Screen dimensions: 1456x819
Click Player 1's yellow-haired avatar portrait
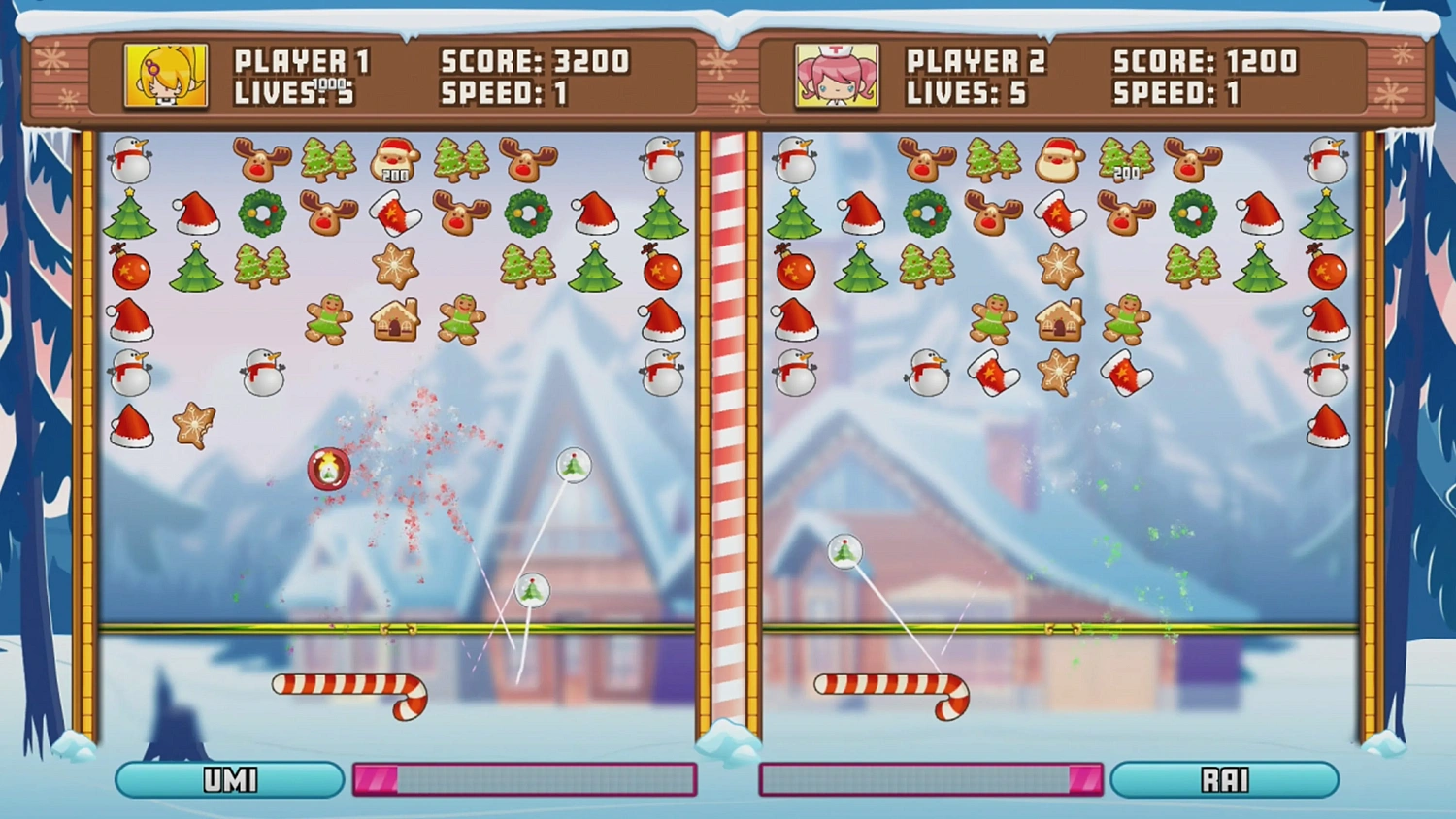coord(165,76)
